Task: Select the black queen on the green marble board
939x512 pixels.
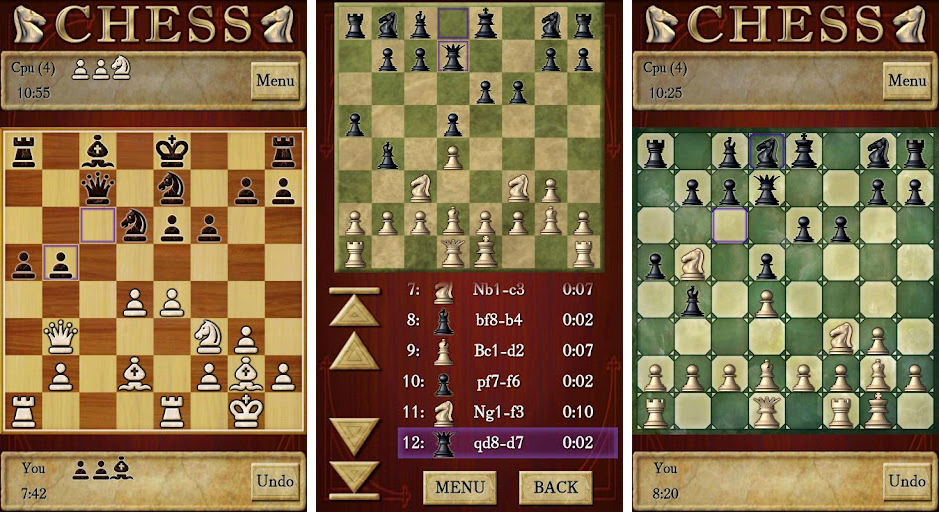Action: (x=767, y=189)
